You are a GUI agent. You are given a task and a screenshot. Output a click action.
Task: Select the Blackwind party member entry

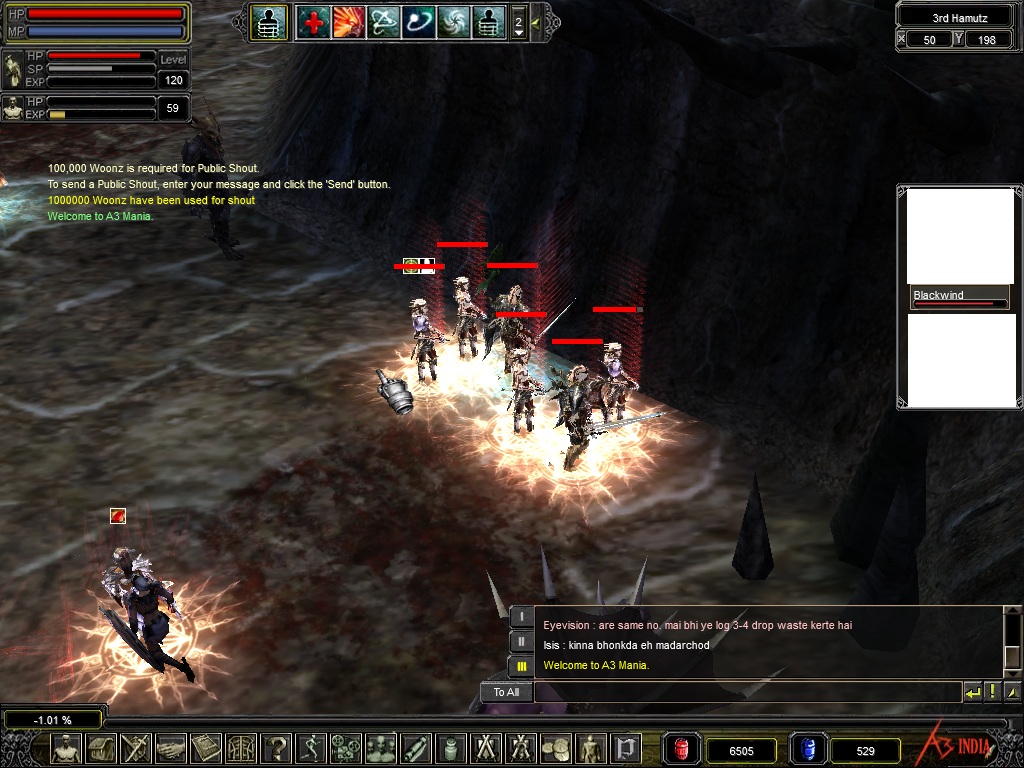[x=959, y=298]
